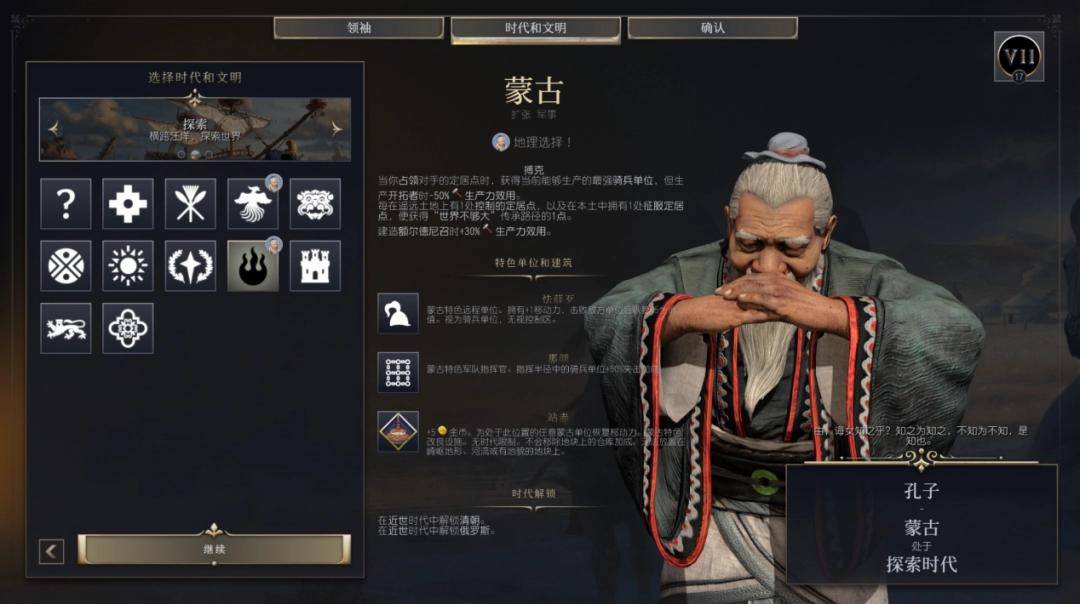Go back with the left arrow button
The height and width of the screenshot is (604, 1080).
coord(52,551)
